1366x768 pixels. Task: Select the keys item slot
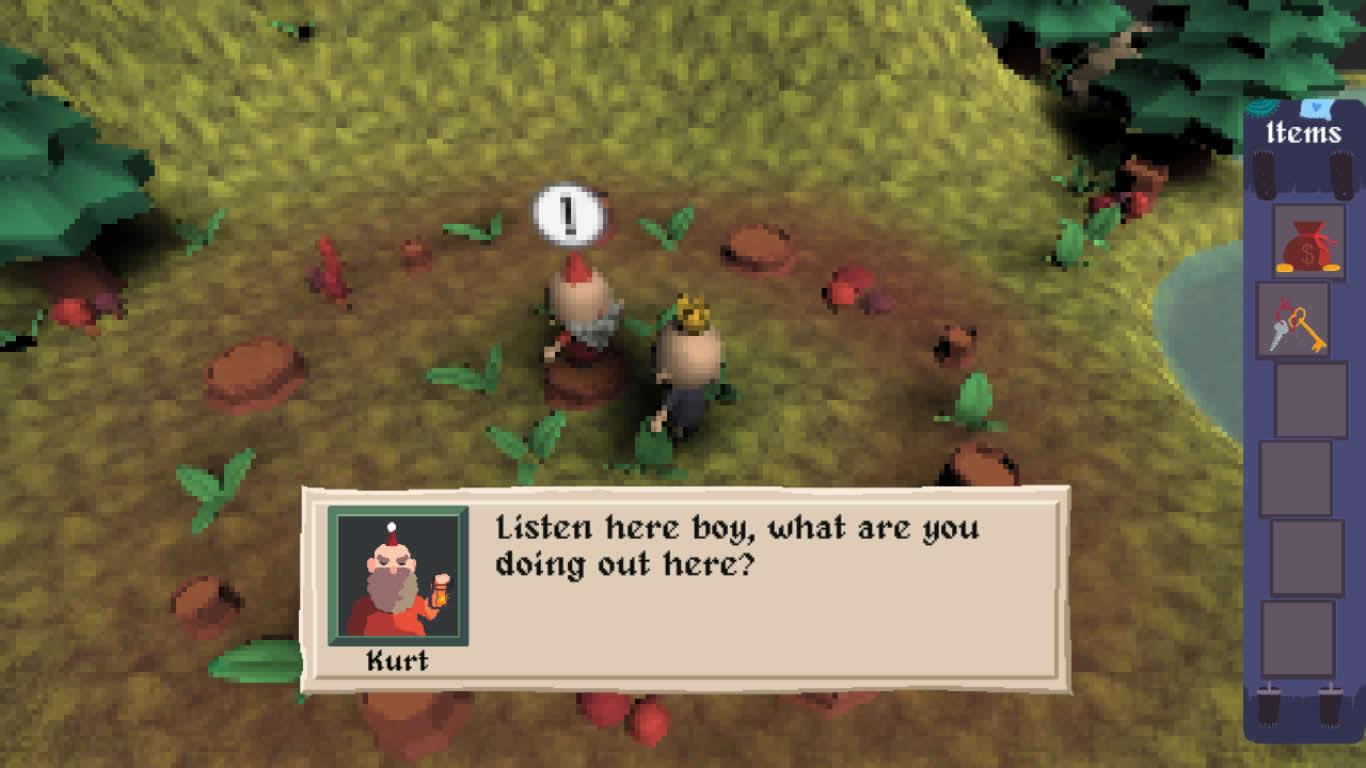click(1293, 320)
